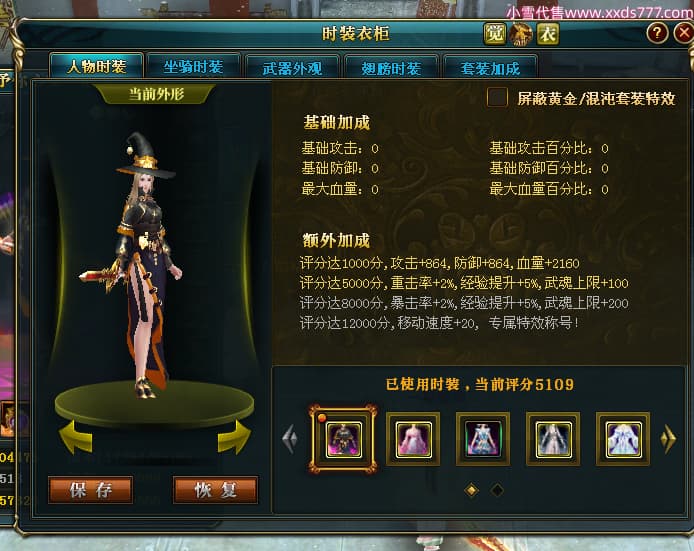Open the help question mark button
This screenshot has width=694, height=551.
pos(656,33)
